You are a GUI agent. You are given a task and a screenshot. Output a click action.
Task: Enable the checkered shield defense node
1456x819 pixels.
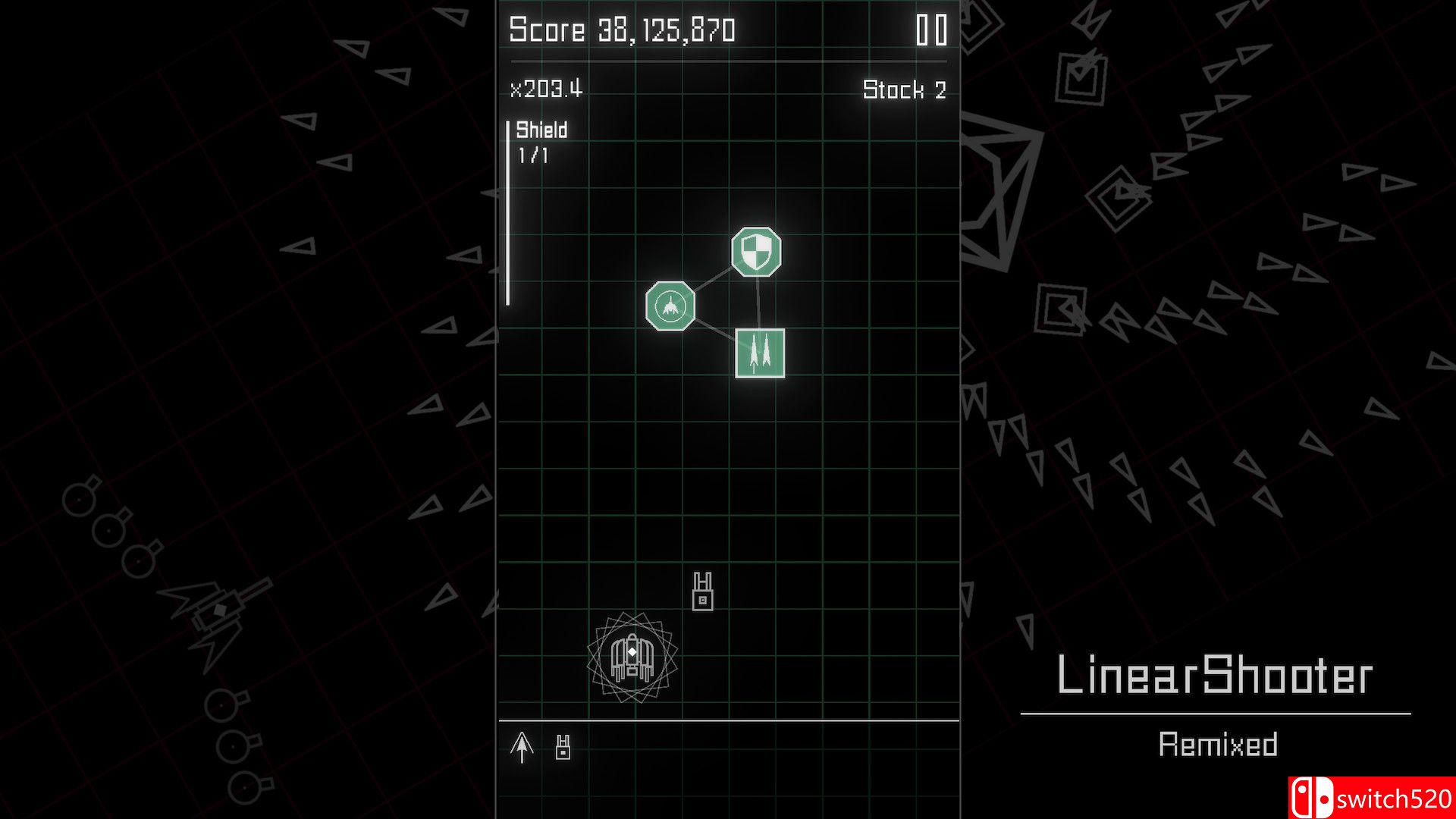point(756,253)
